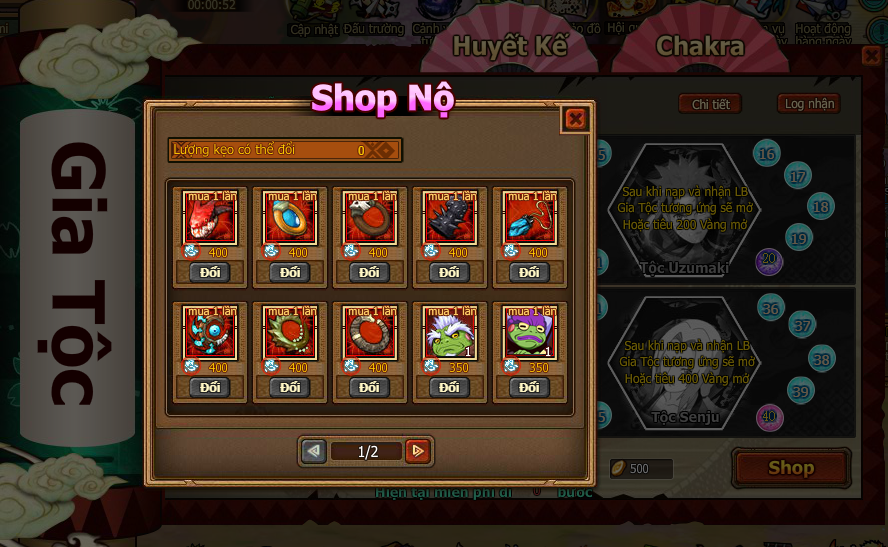Select the bone-tipped red ring icon
888x547 pixels.
point(370,334)
